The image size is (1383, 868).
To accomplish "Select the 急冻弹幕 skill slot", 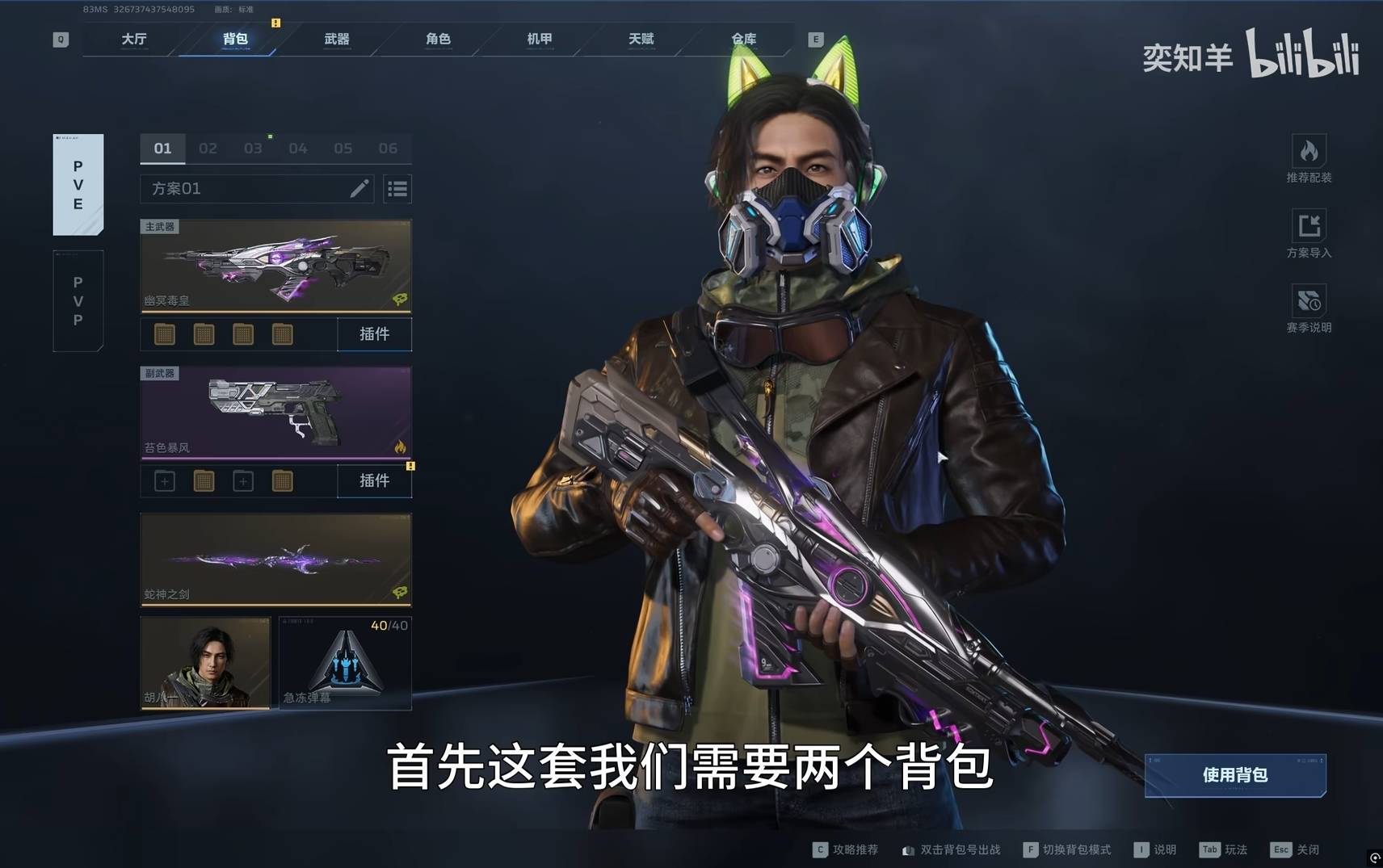I will 345,663.
